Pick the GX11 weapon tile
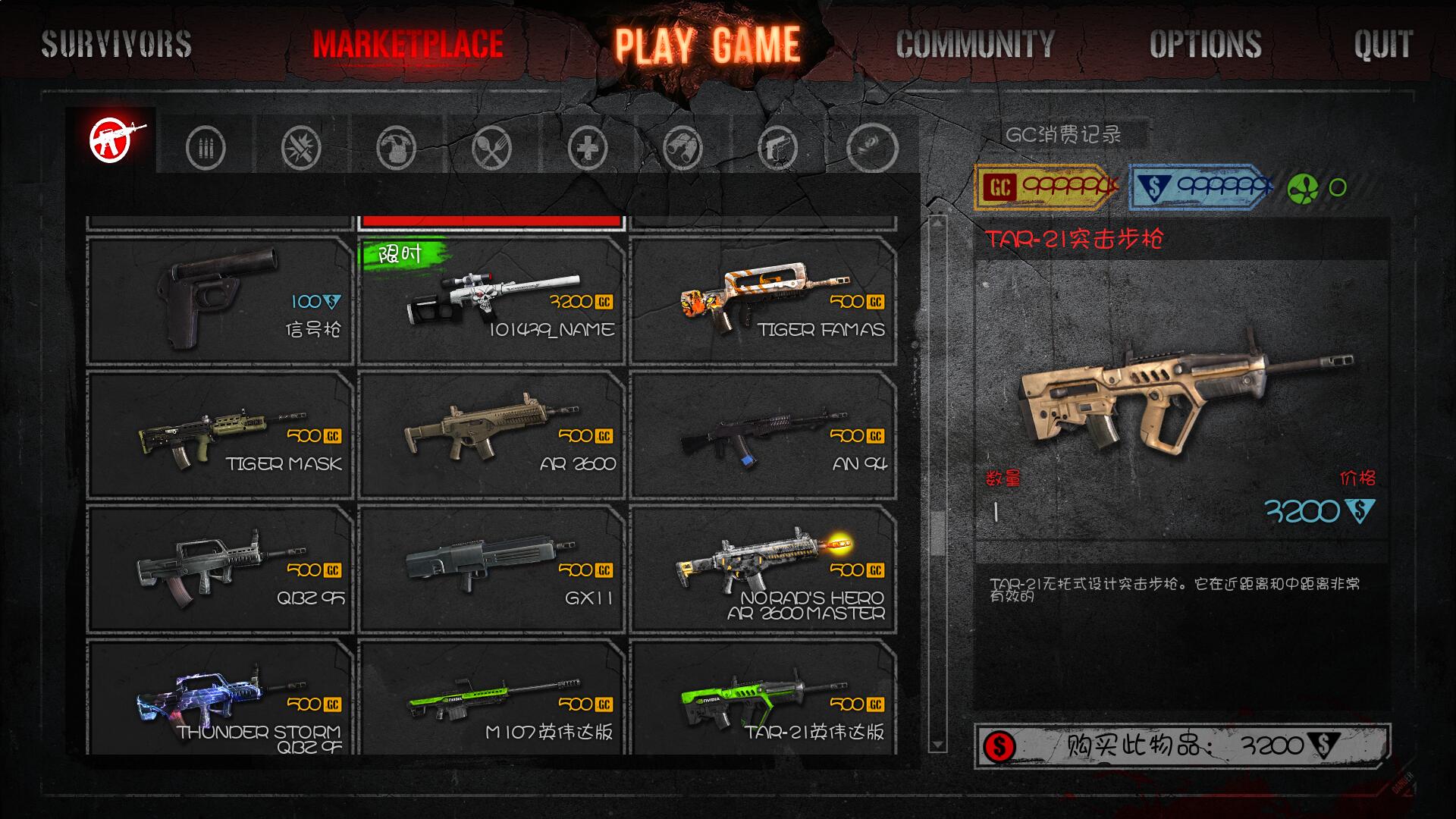The width and height of the screenshot is (1456, 819). pos(491,570)
